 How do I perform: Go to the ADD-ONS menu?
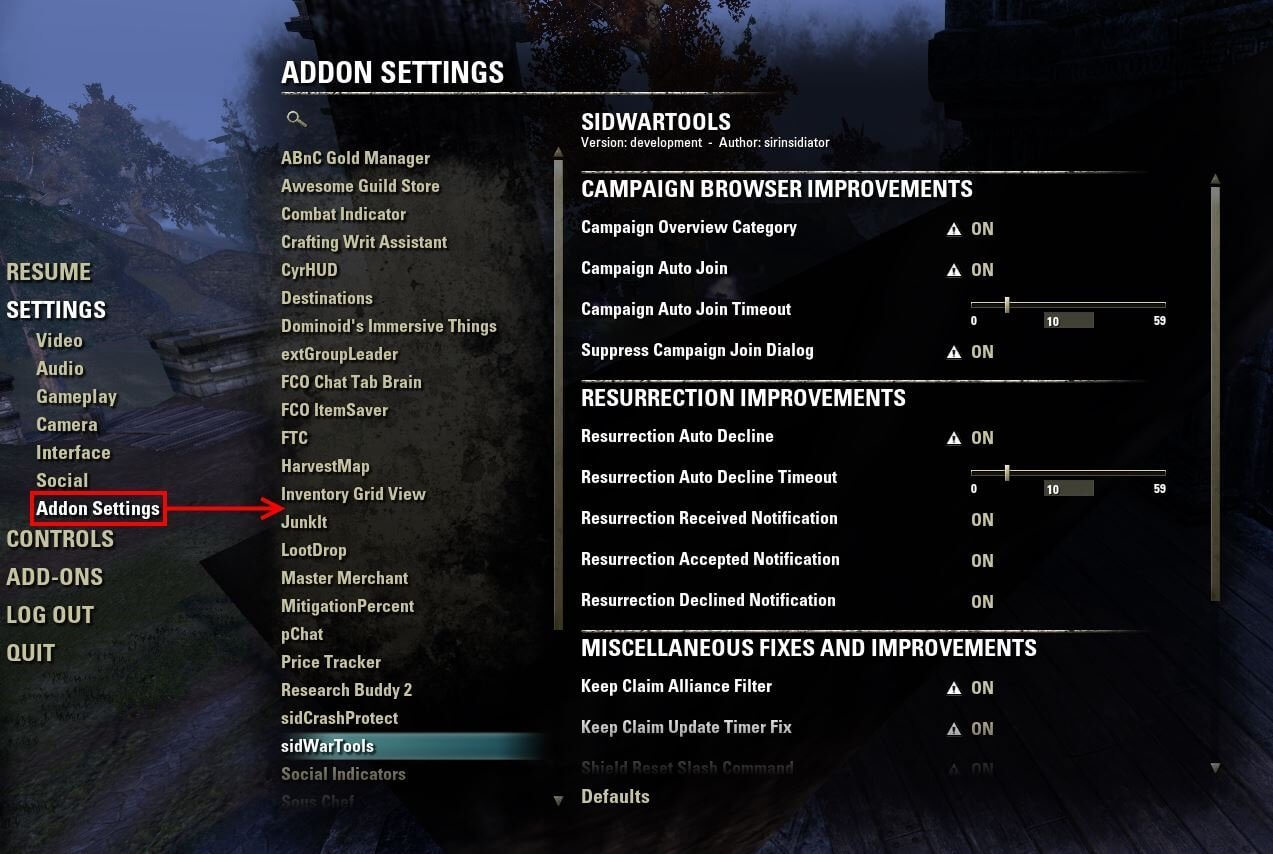pyautogui.click(x=54, y=577)
